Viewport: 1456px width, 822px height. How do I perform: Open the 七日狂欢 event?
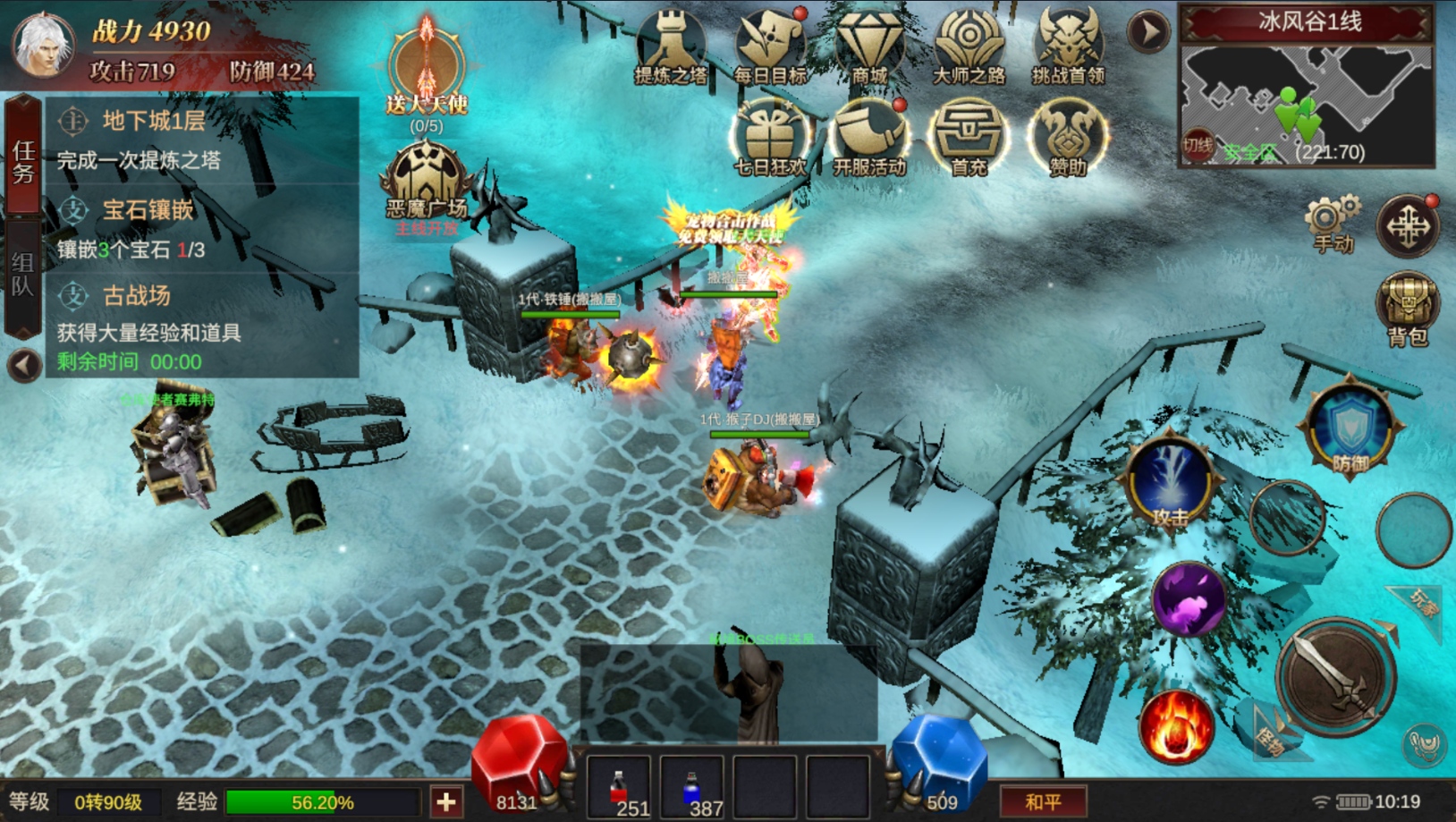point(770,136)
